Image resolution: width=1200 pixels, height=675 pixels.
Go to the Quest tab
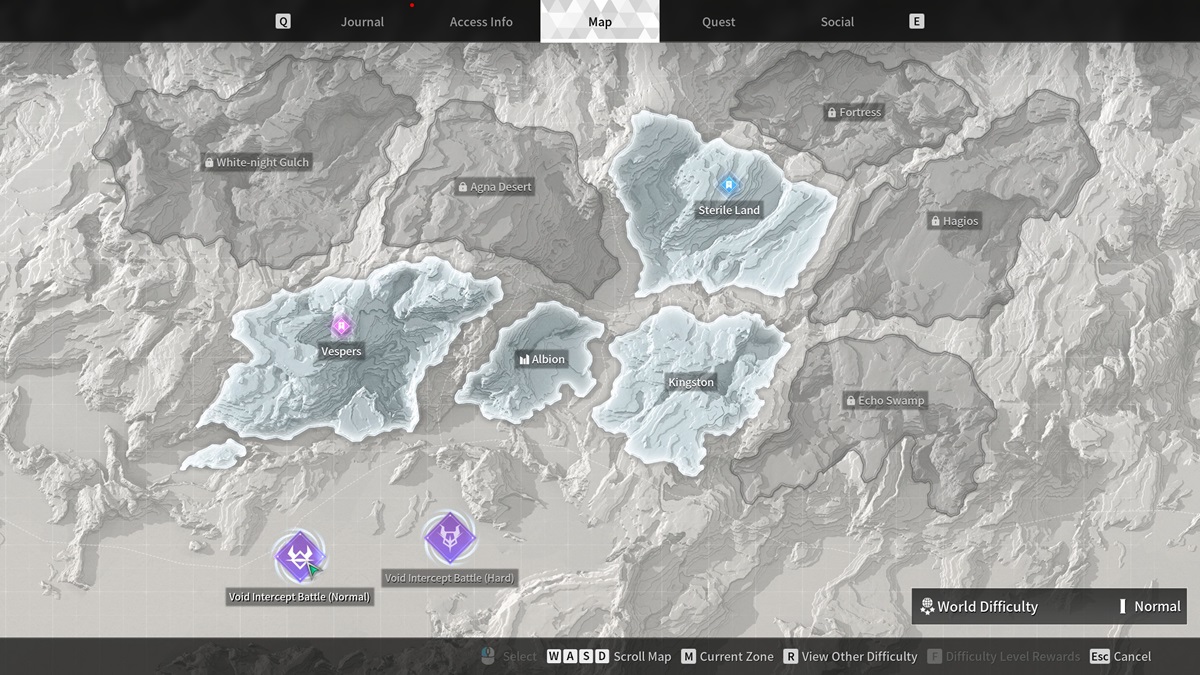(718, 22)
